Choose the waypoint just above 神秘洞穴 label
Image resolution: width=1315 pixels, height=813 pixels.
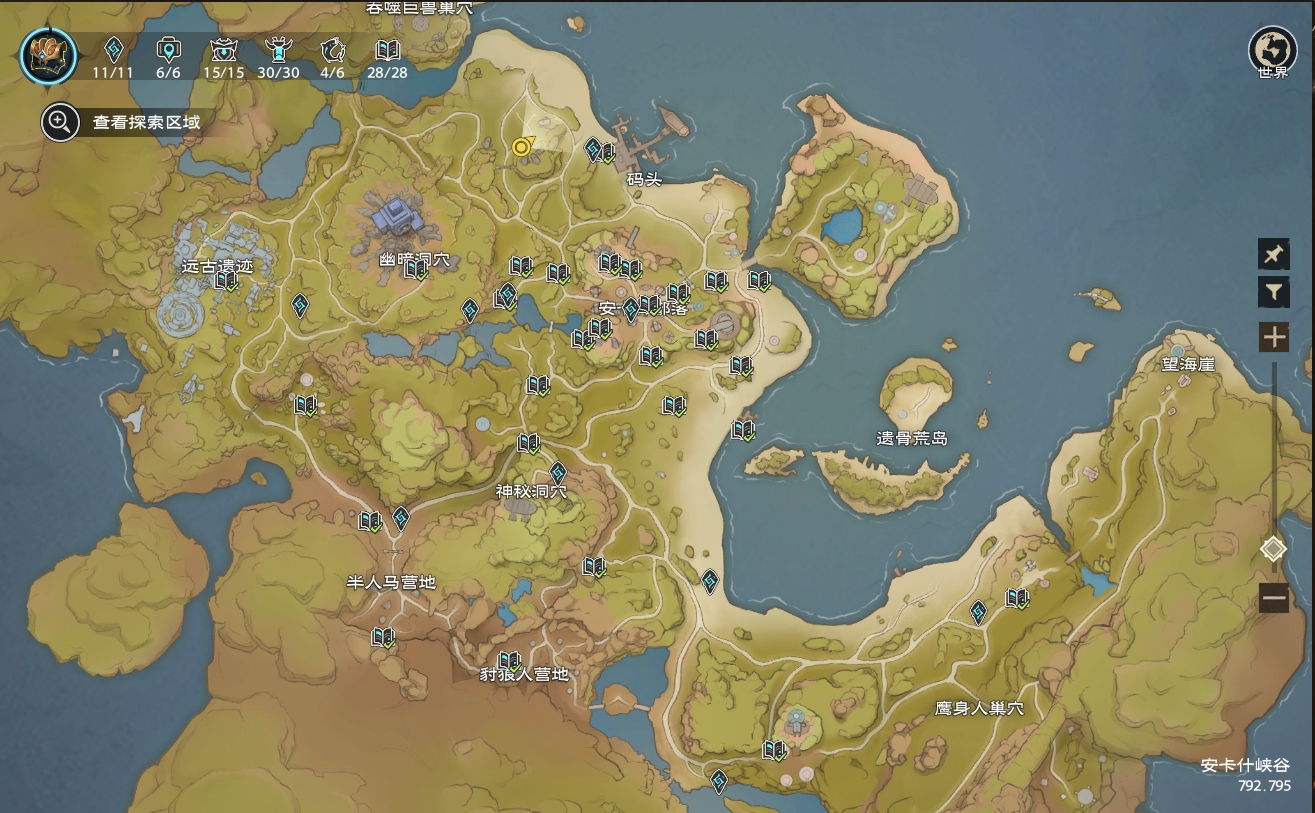pyautogui.click(x=558, y=472)
